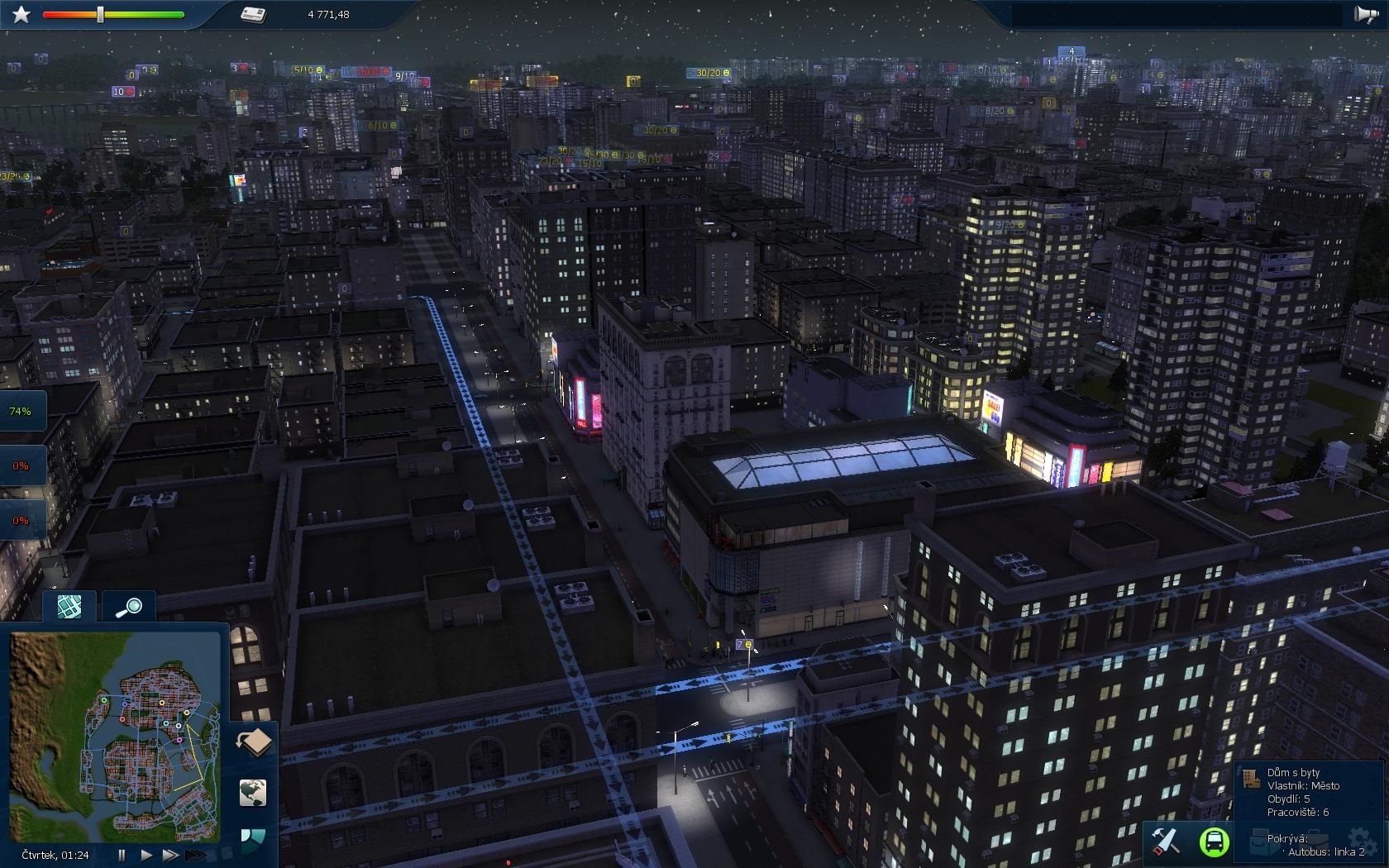Click the globe icon
The width and height of the screenshot is (1389, 868).
coord(253,792)
